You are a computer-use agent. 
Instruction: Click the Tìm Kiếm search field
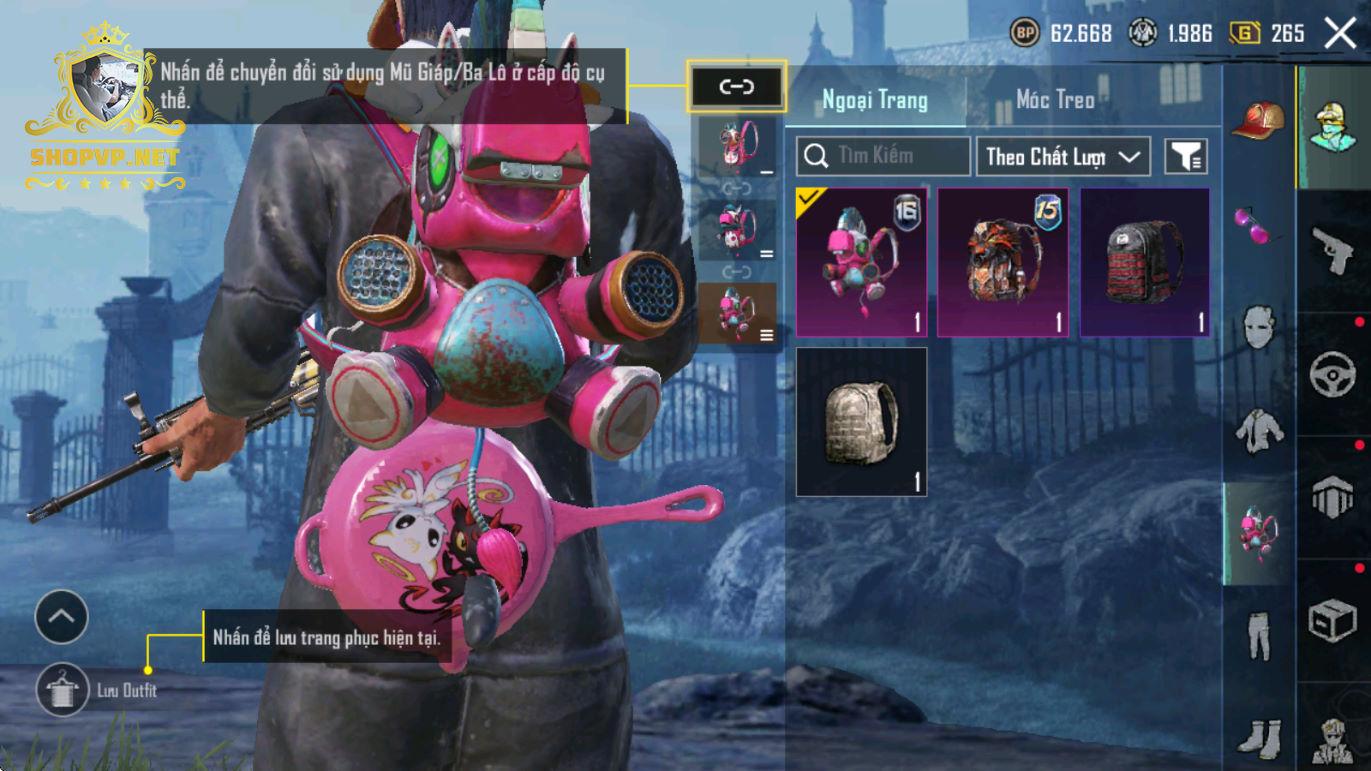point(883,156)
